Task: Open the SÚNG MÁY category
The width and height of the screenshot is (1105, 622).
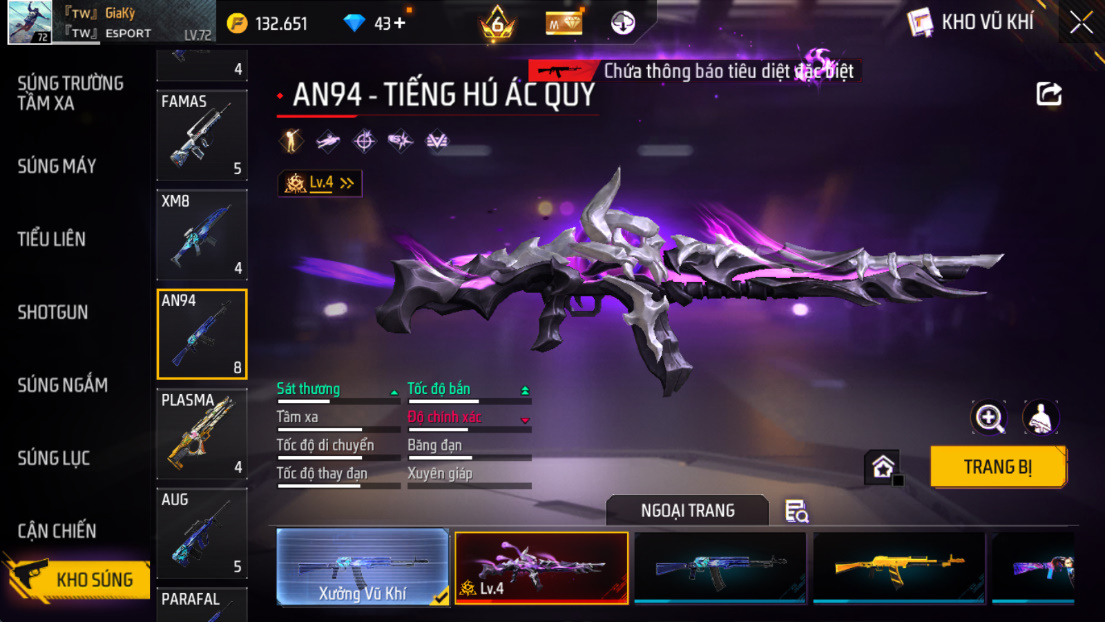Action: [x=57, y=166]
